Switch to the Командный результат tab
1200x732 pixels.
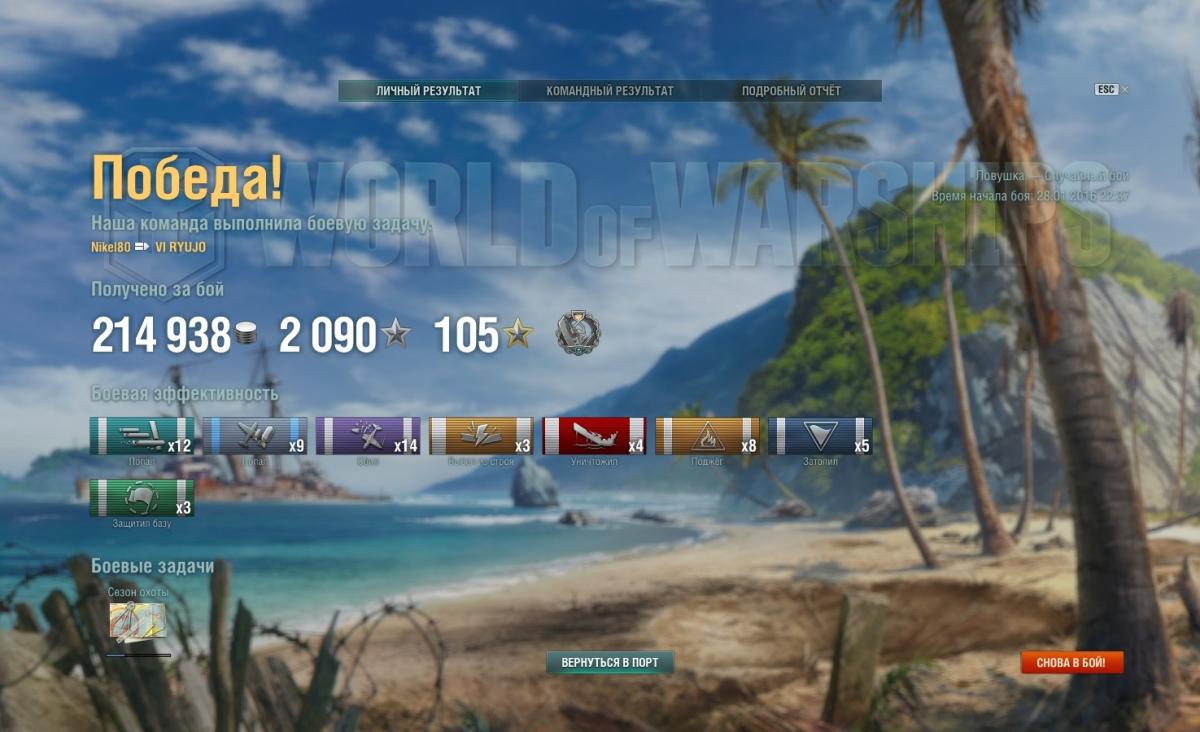pos(609,91)
